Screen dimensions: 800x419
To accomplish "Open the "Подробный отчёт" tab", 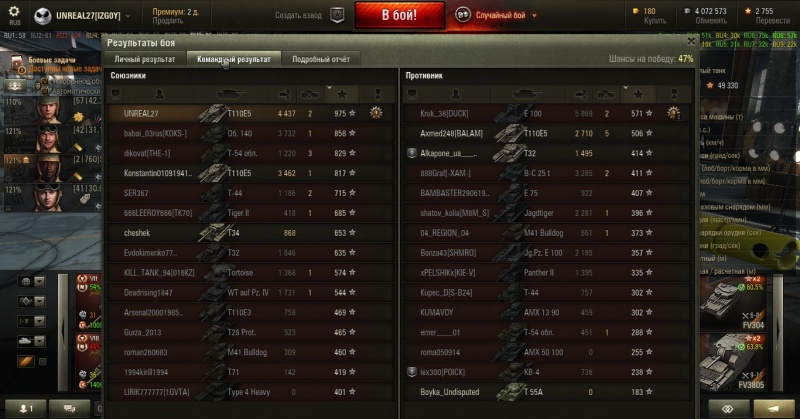I will click(x=320, y=59).
